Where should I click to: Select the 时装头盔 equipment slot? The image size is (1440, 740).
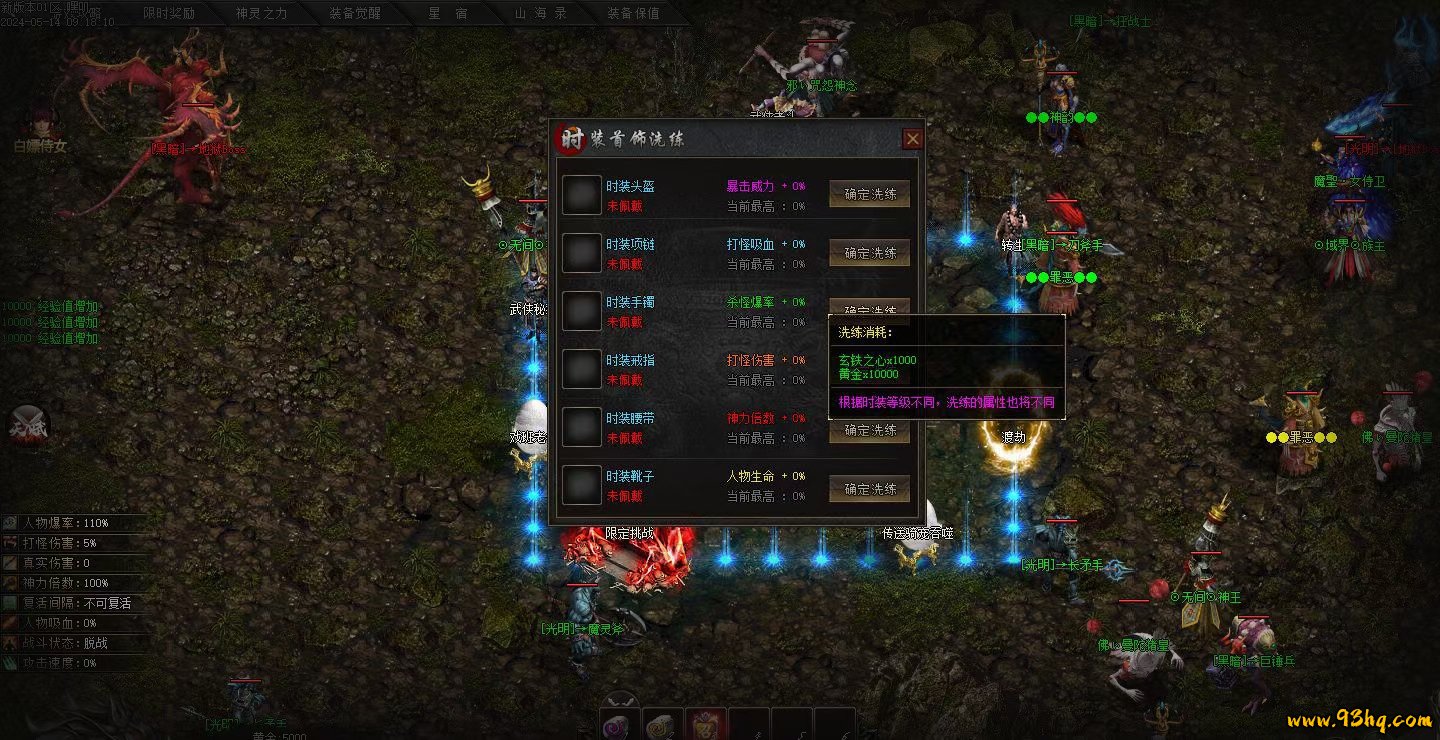(581, 195)
